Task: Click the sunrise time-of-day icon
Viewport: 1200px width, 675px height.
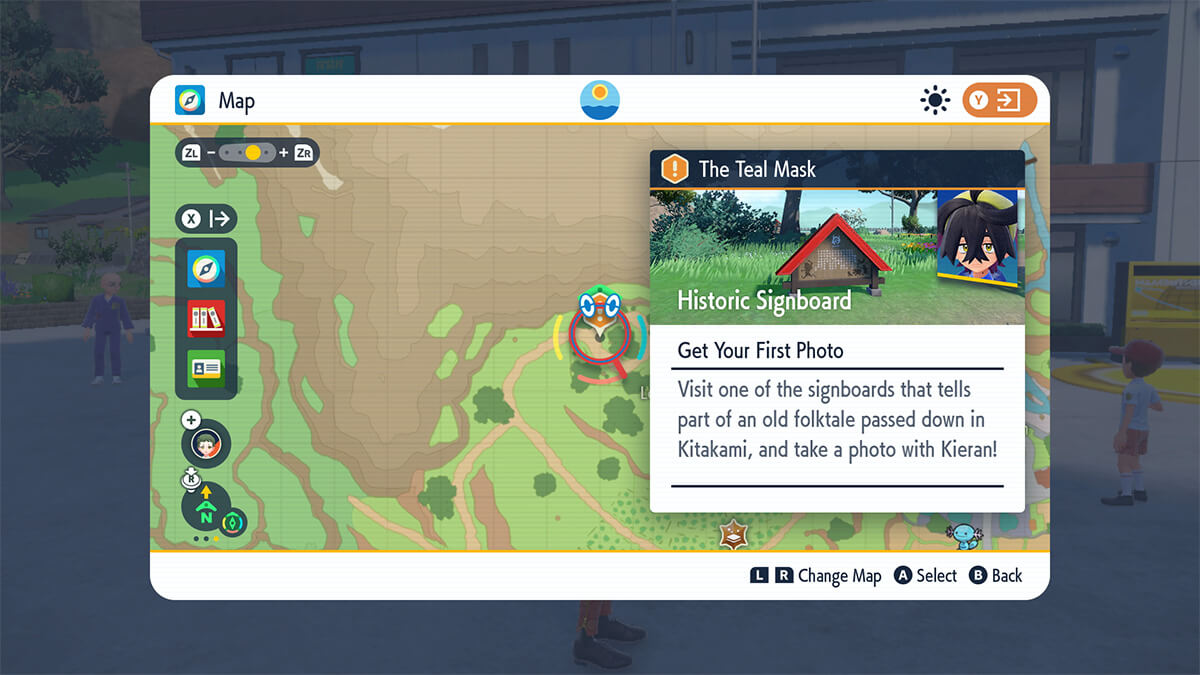Action: click(x=600, y=100)
